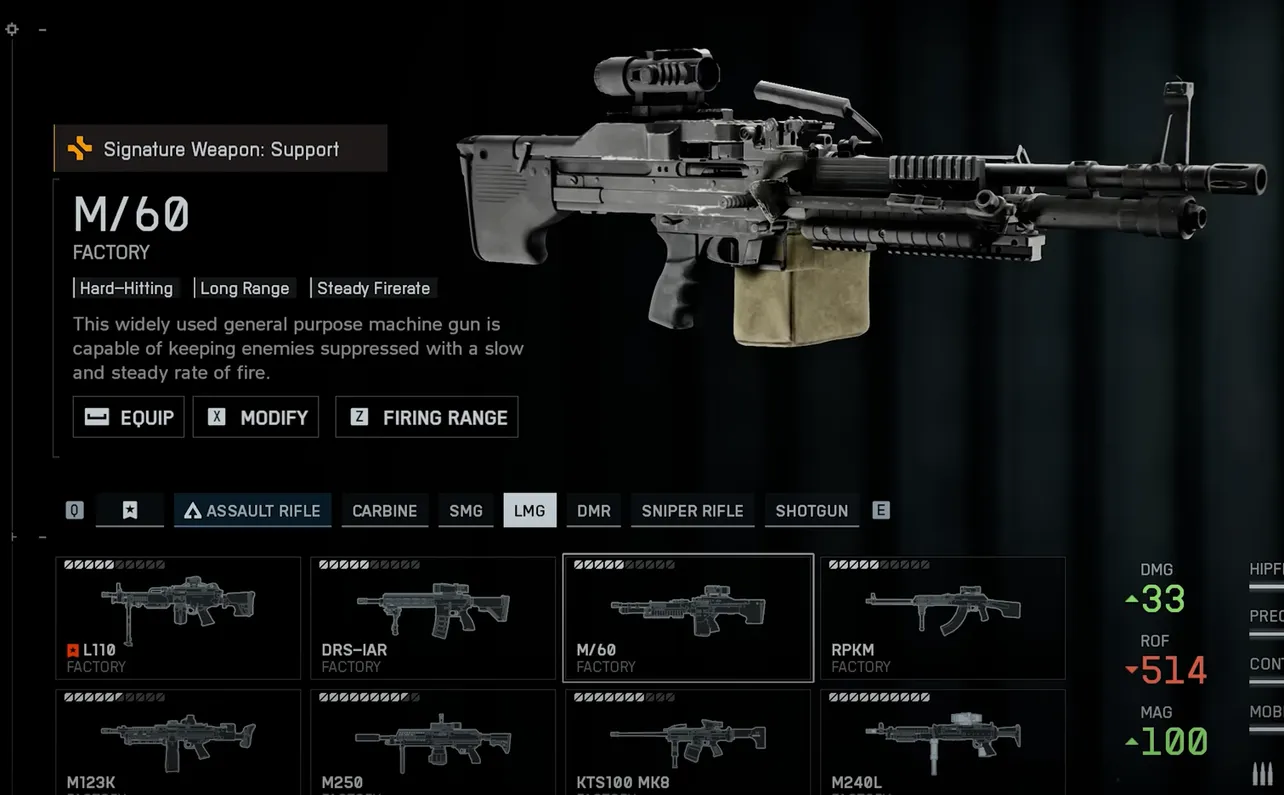1284x795 pixels.
Task: Click the Signature Weapon support arrows icon
Action: 81,148
